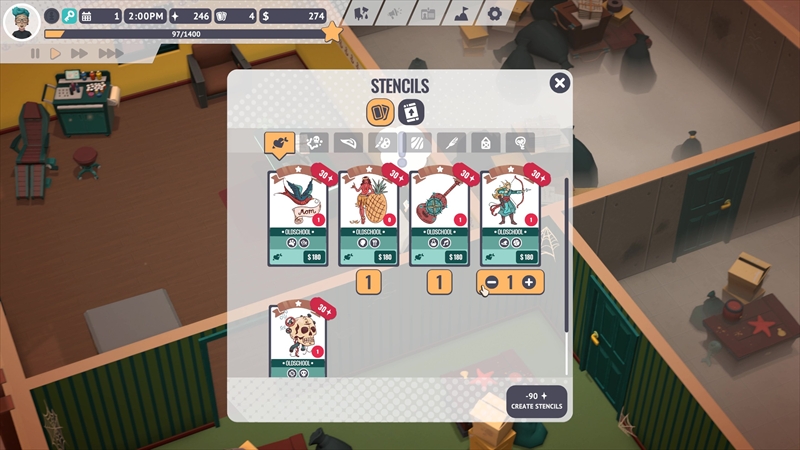Viewport: 800px width, 450px height.
Task: Click the player avatar portrait
Action: pyautogui.click(x=21, y=19)
